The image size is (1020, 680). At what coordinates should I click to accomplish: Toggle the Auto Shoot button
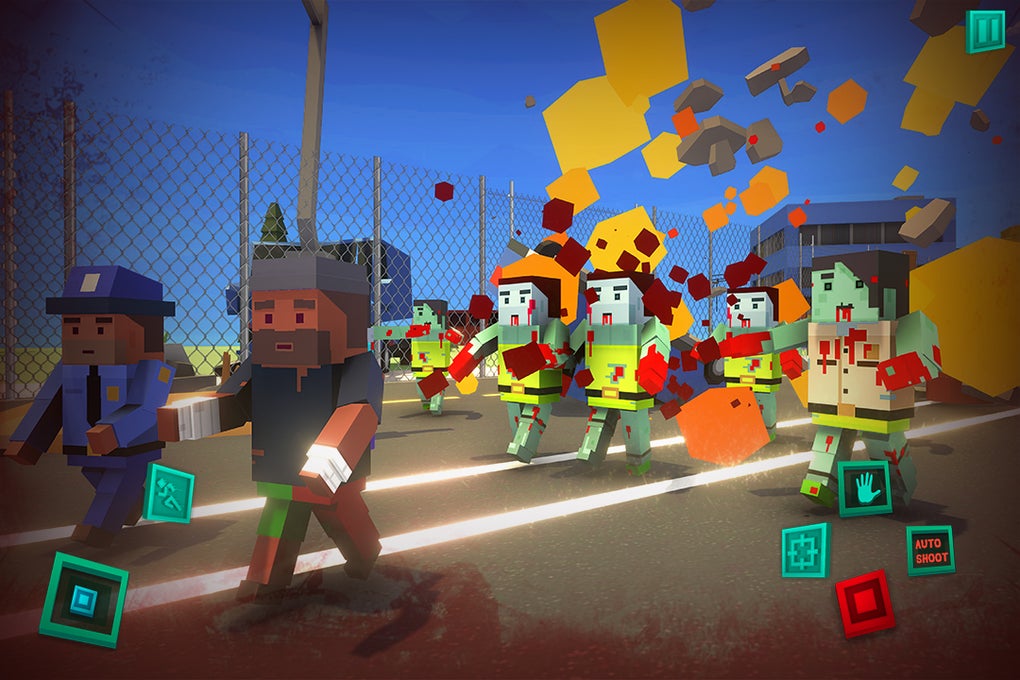tap(930, 550)
